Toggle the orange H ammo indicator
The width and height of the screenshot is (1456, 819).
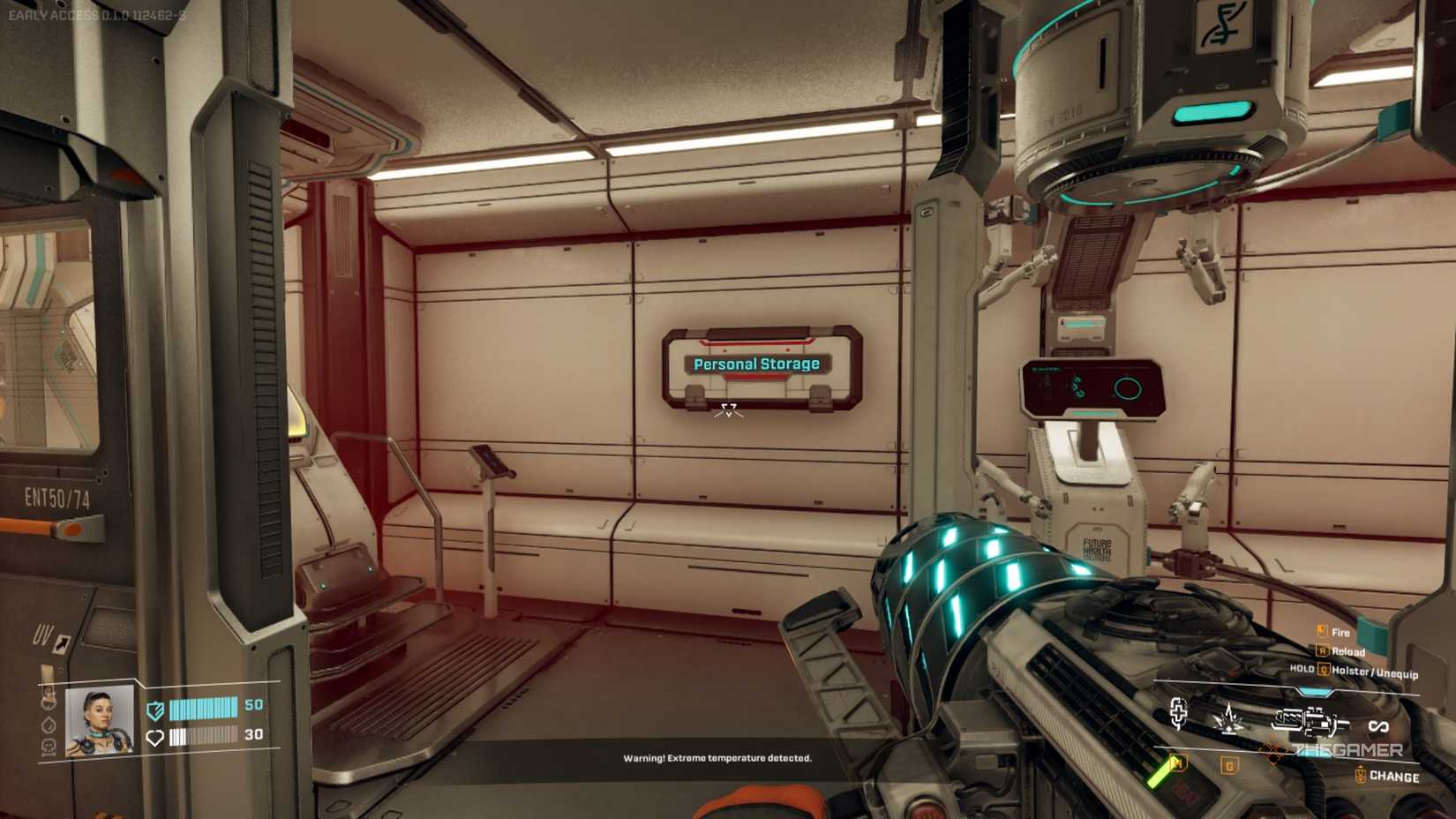pos(1180,763)
